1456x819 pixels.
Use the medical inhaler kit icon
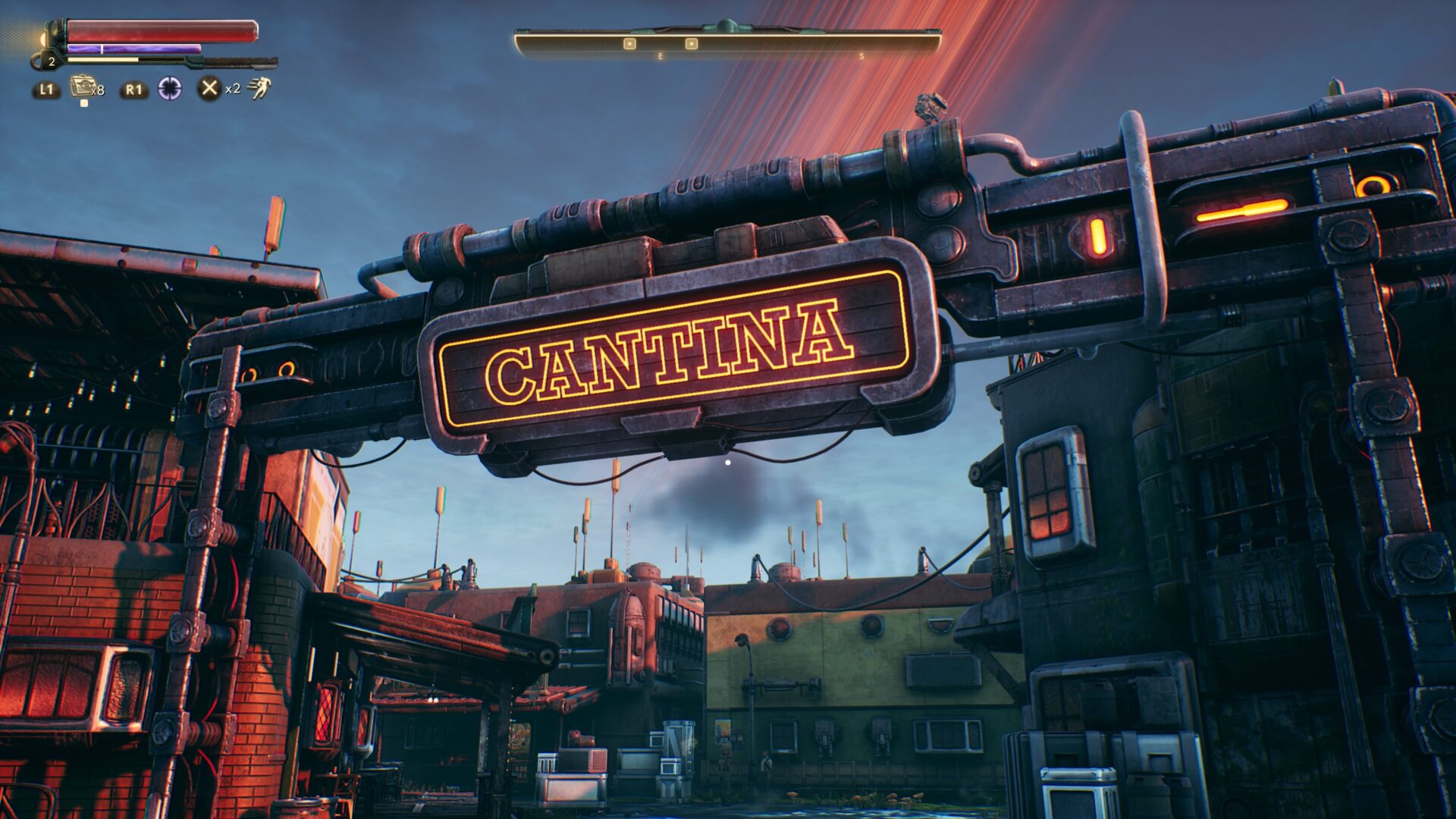point(82,87)
